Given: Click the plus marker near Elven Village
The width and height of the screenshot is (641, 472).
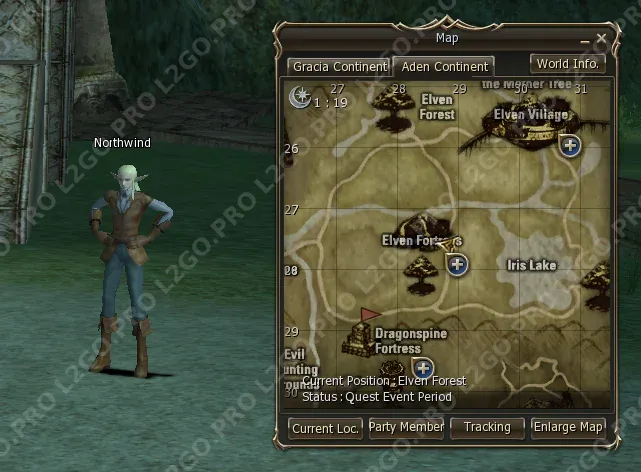Looking at the screenshot, I should 570,147.
